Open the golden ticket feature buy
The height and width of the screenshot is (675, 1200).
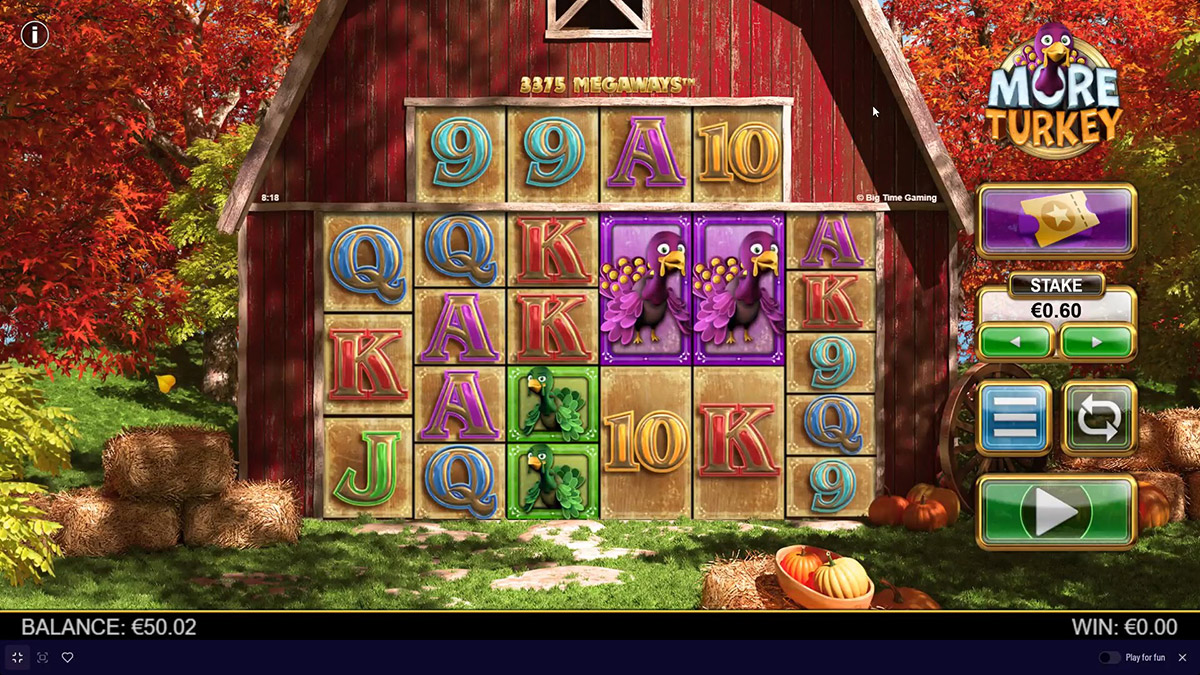[1056, 221]
